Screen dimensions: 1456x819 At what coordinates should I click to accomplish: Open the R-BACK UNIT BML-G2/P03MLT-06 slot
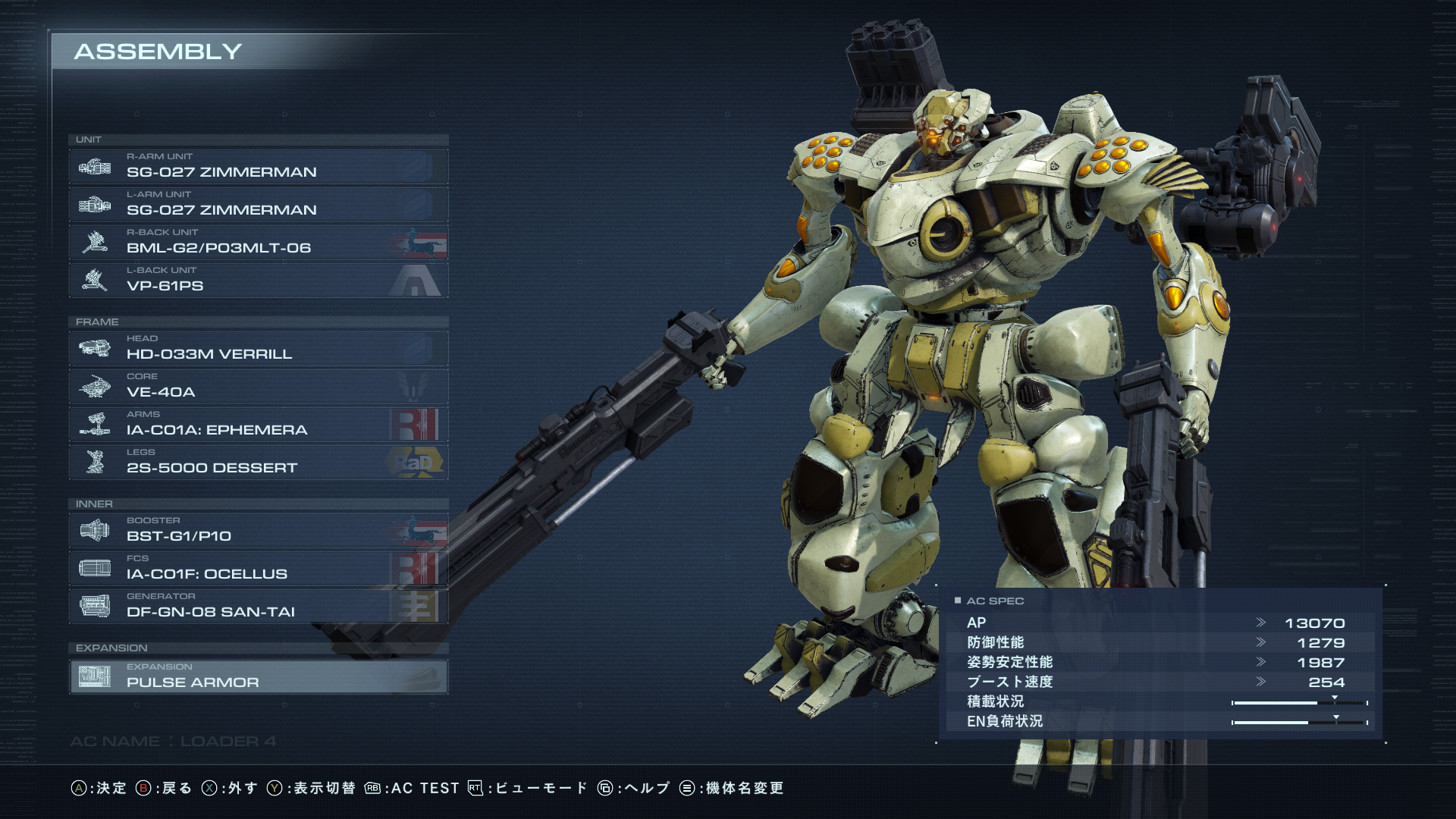[258, 243]
